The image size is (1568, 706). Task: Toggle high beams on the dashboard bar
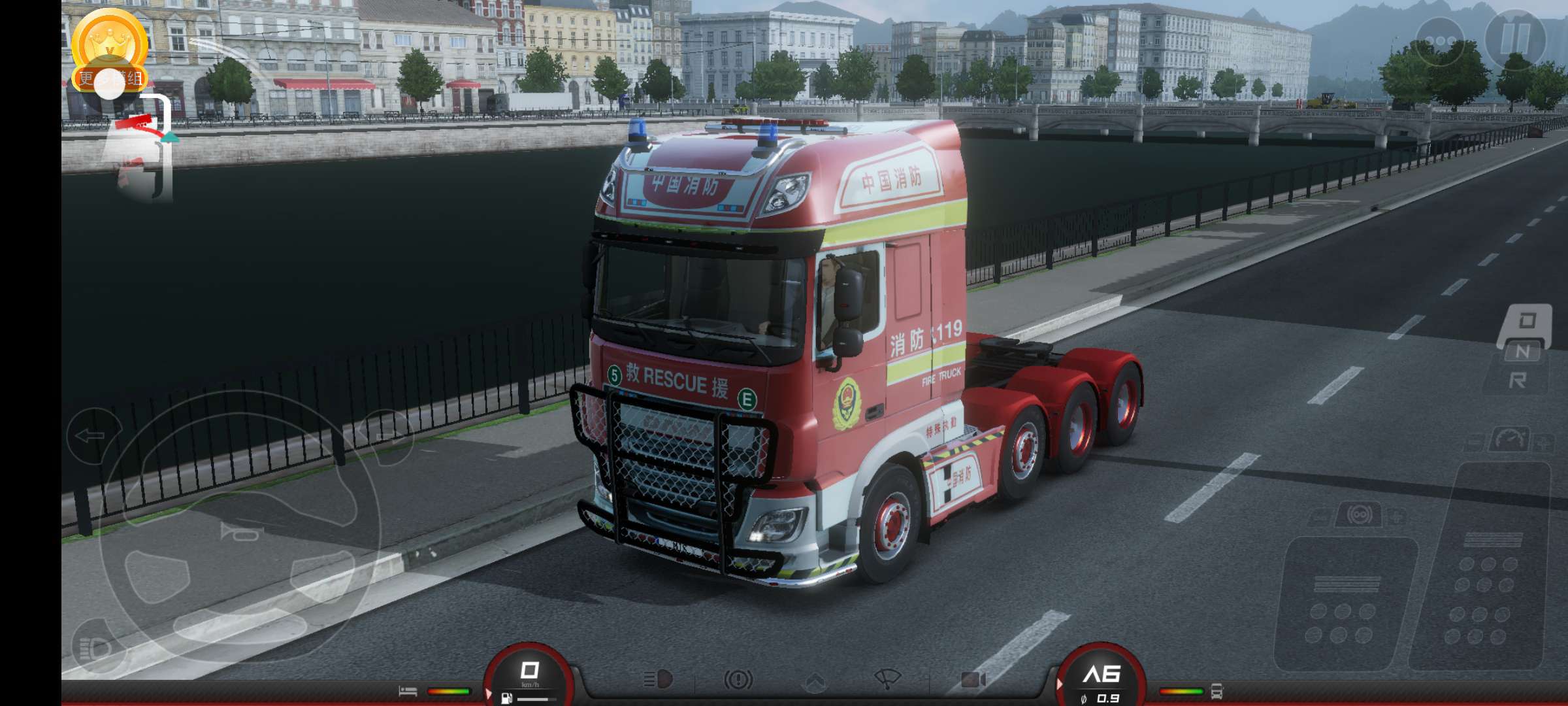659,680
